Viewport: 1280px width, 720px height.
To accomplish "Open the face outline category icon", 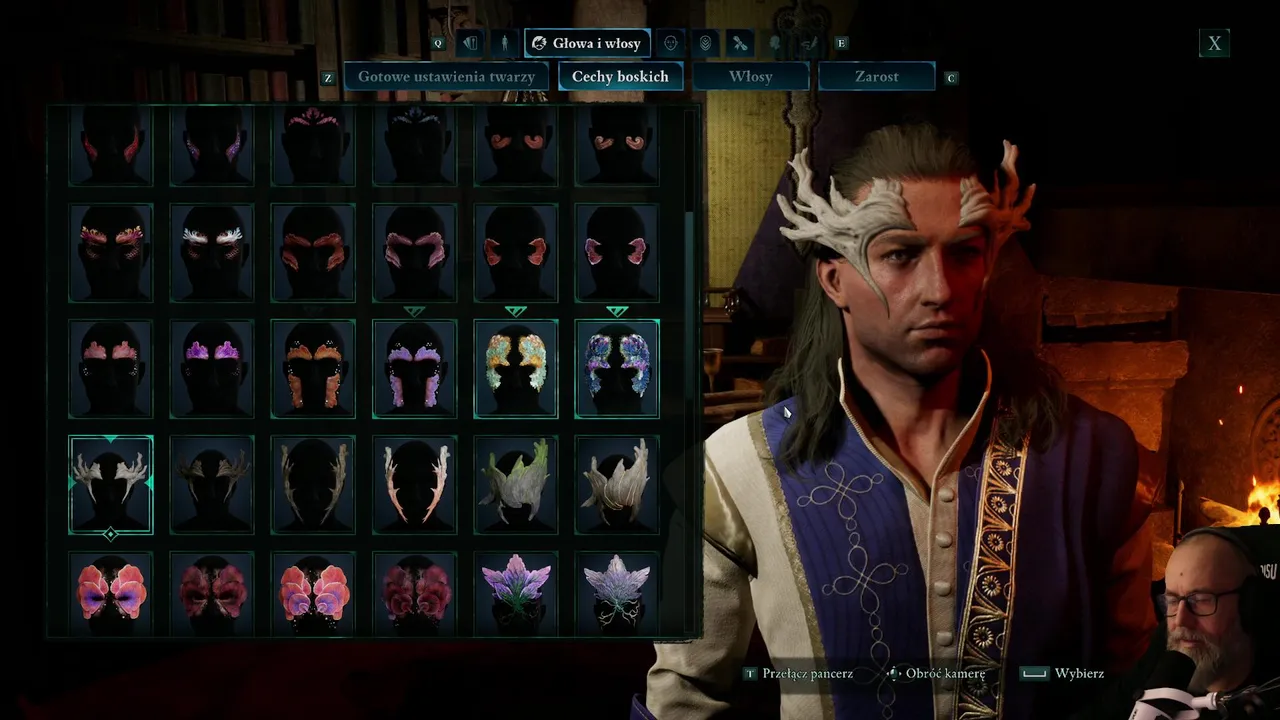I will (x=671, y=43).
